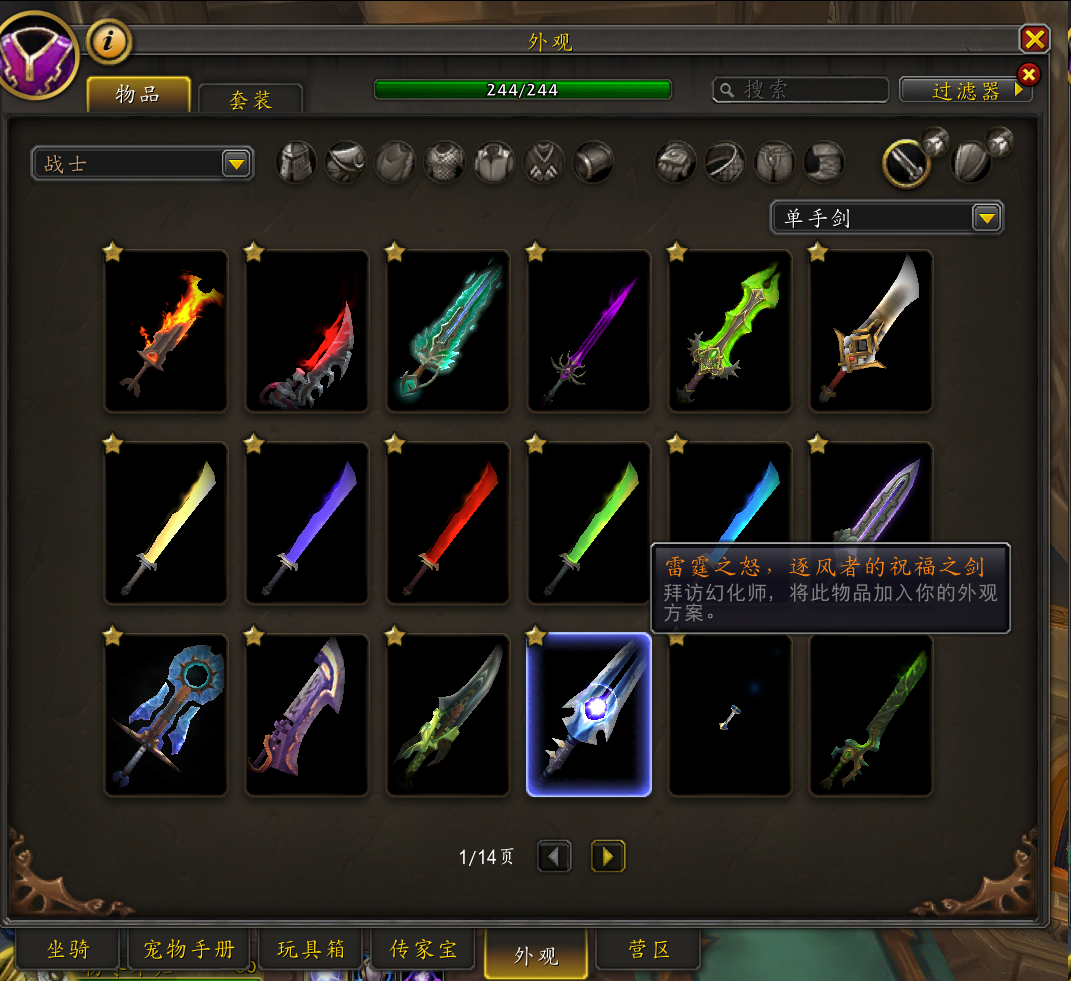The width and height of the screenshot is (1071, 981).
Task: Select the teal crystal sword appearance
Action: pyautogui.click(x=448, y=331)
